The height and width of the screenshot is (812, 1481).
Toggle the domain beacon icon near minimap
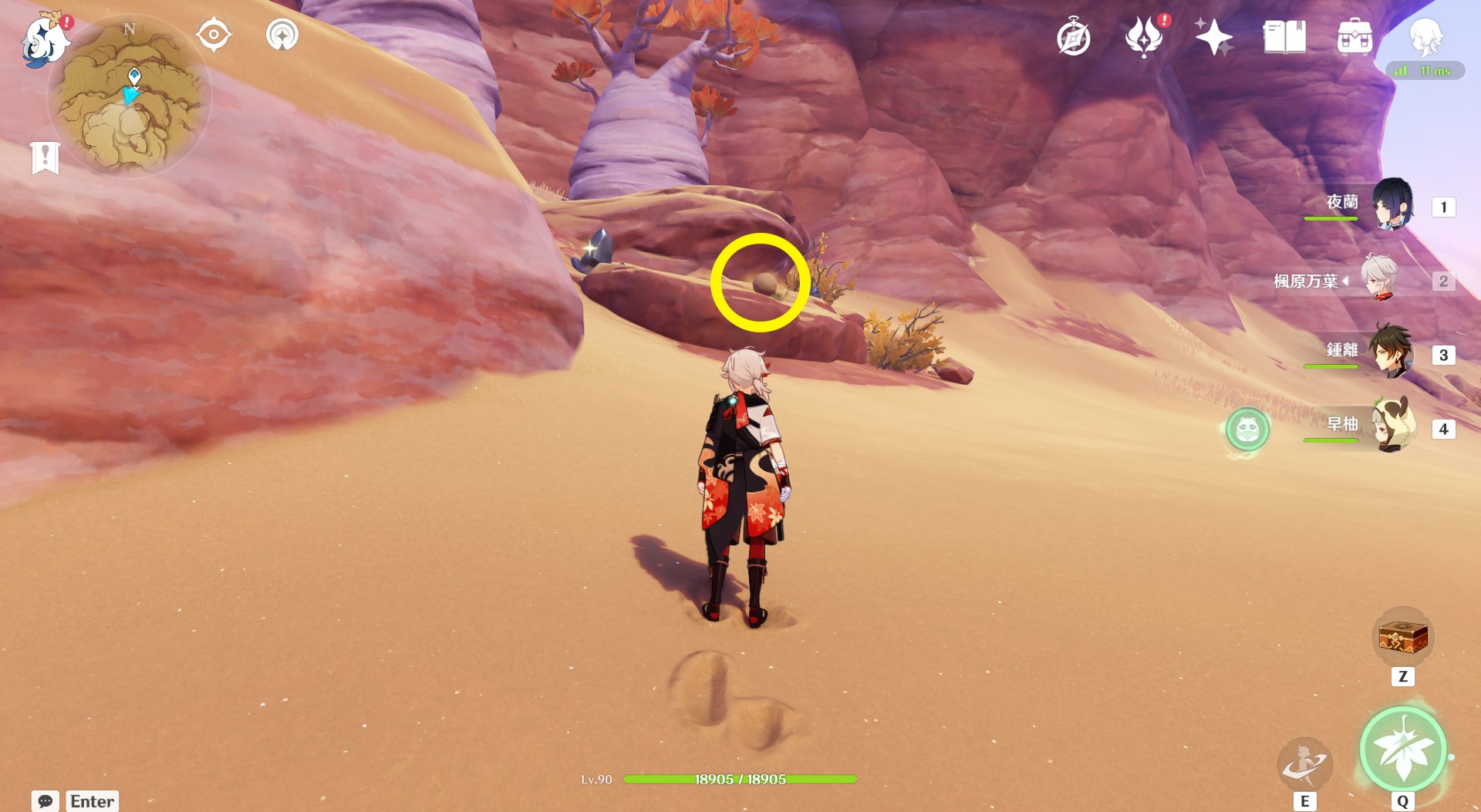pyautogui.click(x=281, y=34)
